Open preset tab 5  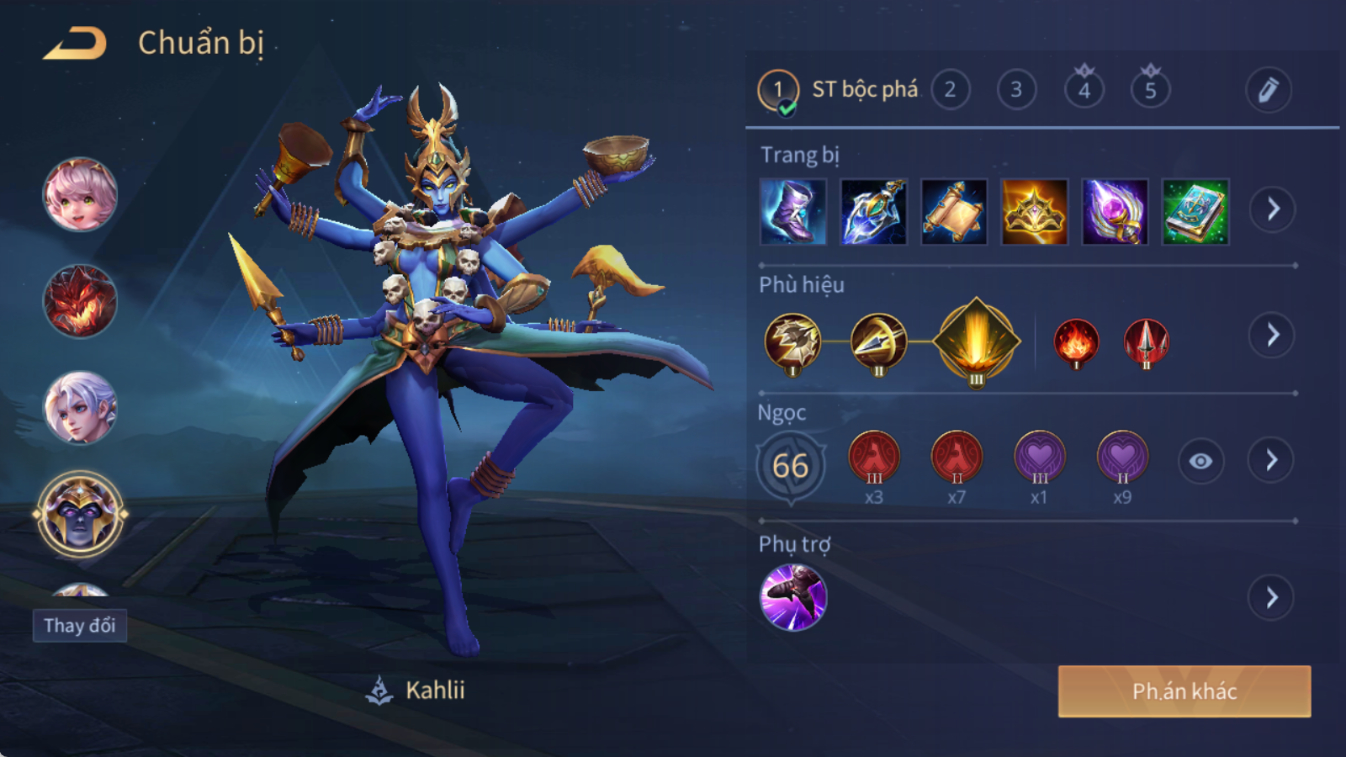(x=1150, y=90)
